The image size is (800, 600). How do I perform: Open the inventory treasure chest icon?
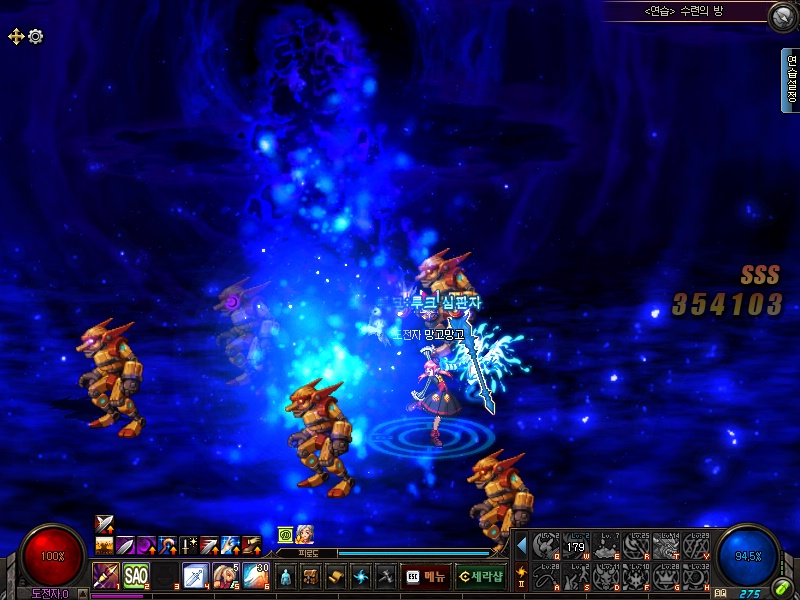[311, 577]
